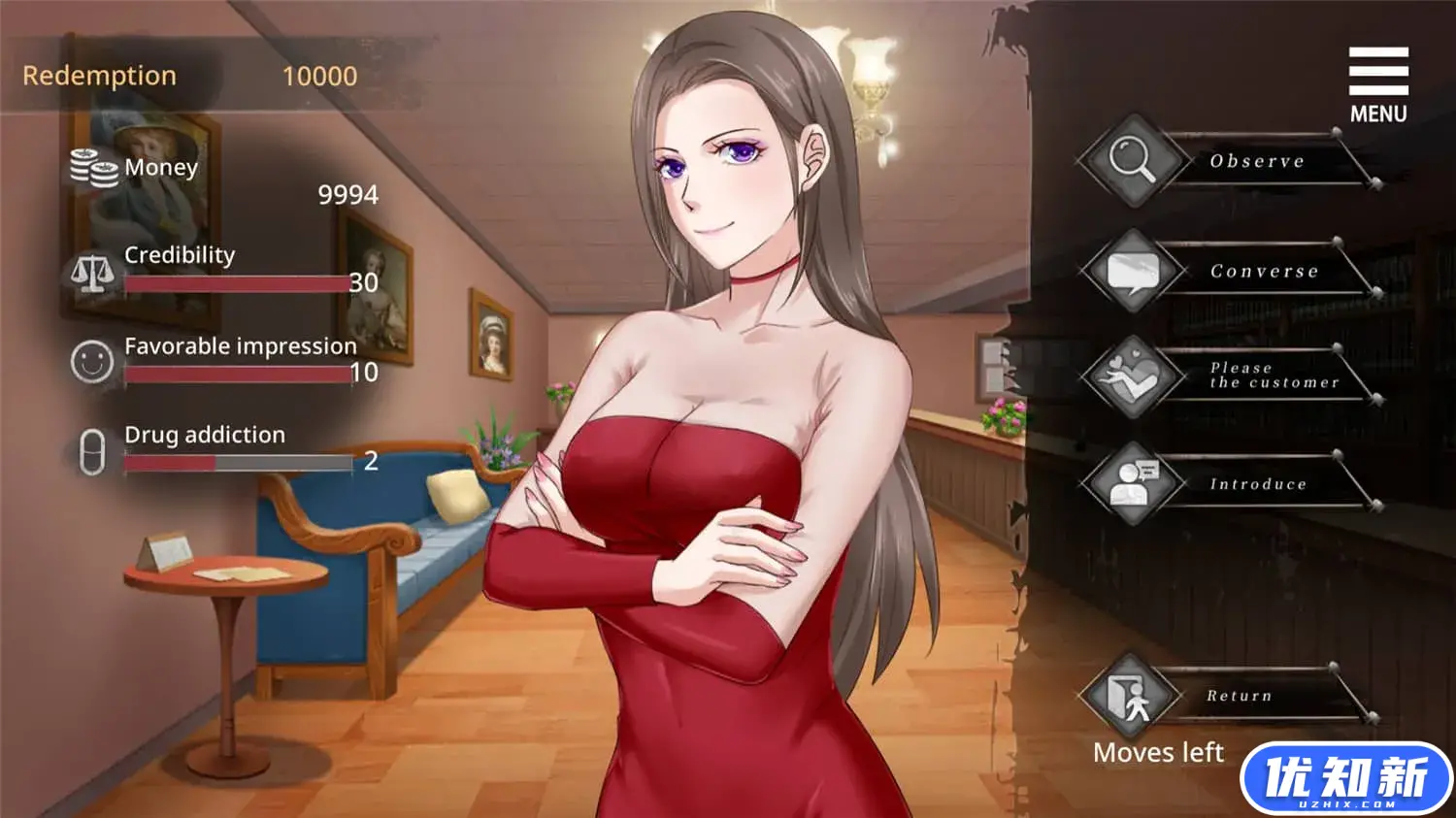This screenshot has width=1456, height=818.
Task: Click the Favorable impression smiley icon
Action: 90,362
